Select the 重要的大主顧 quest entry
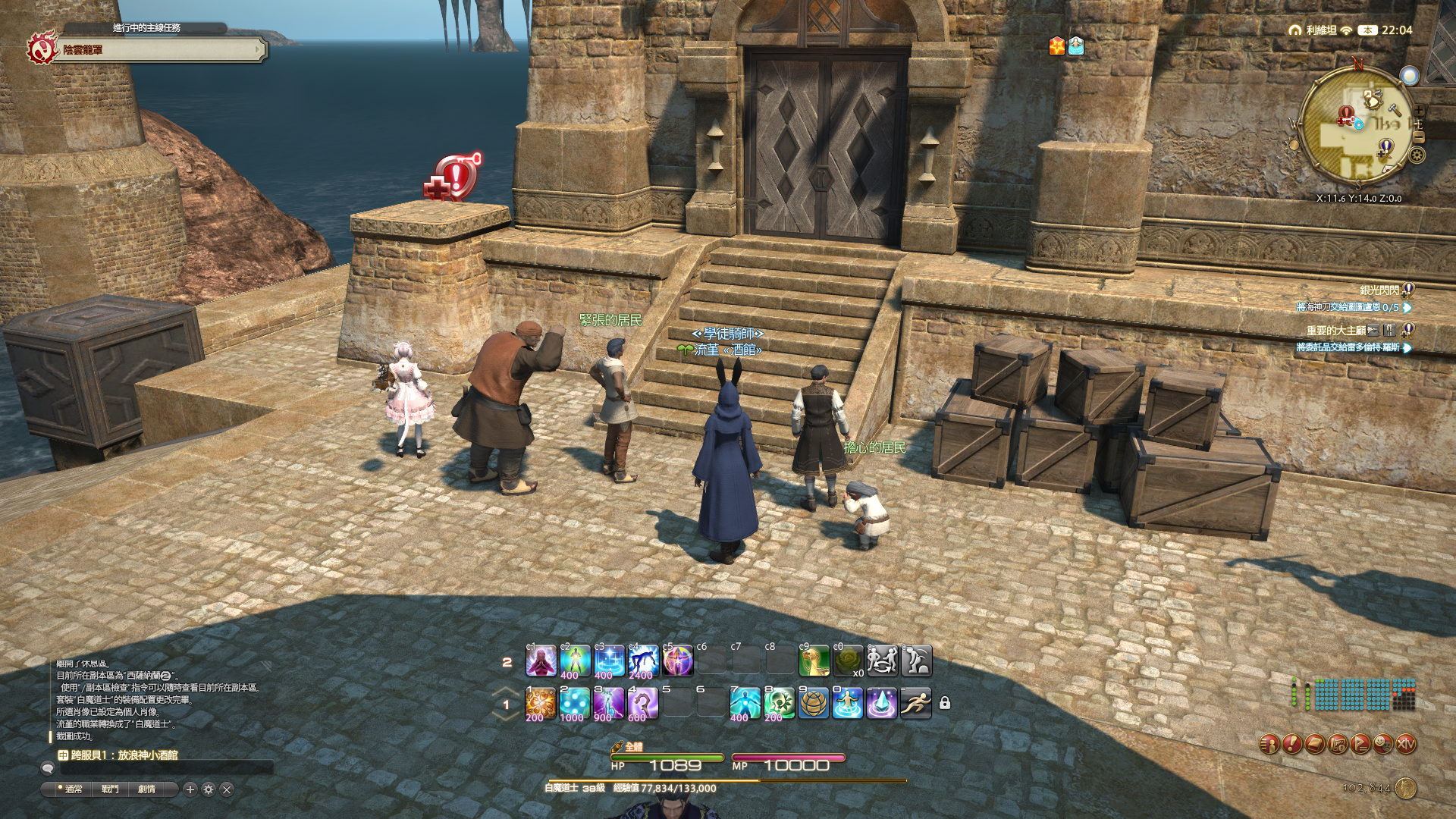Screen dimensions: 1456x819 pos(1335,331)
